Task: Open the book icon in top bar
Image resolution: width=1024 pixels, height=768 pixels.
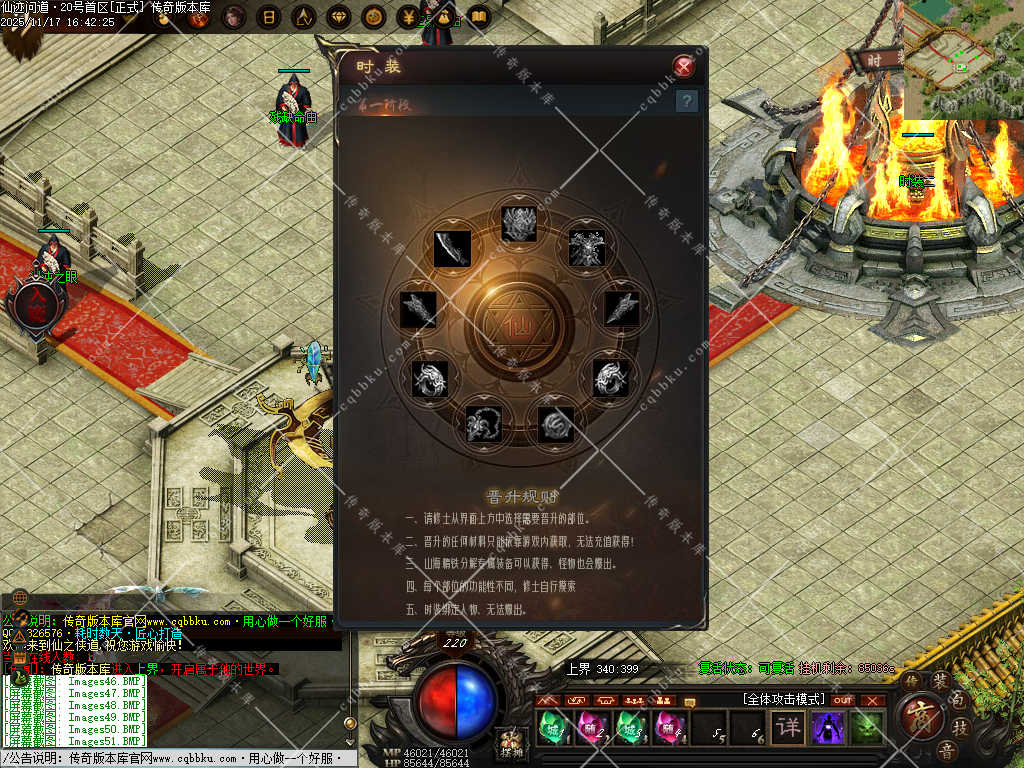Action: [x=479, y=17]
